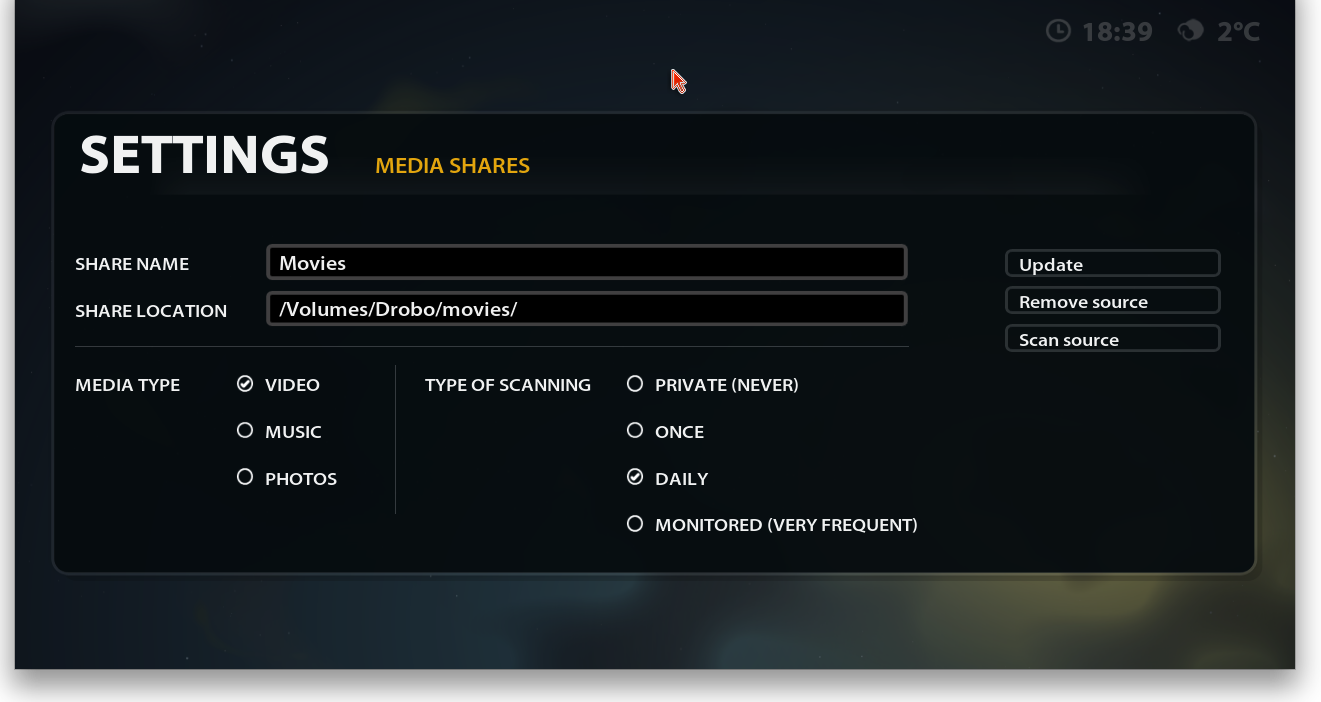
Task: Select Private (Never) scanning option
Action: click(635, 384)
